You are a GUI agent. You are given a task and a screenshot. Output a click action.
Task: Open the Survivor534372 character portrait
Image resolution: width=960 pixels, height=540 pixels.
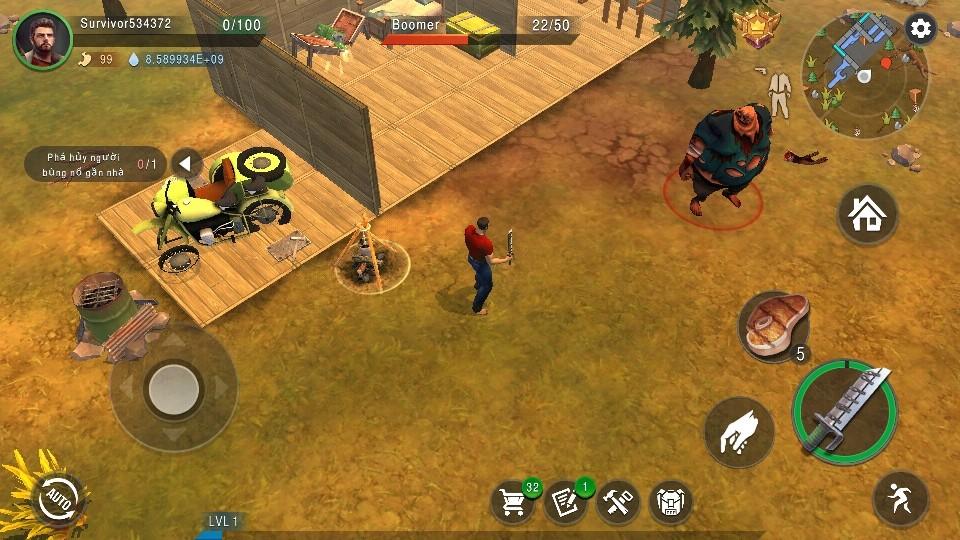(43, 40)
